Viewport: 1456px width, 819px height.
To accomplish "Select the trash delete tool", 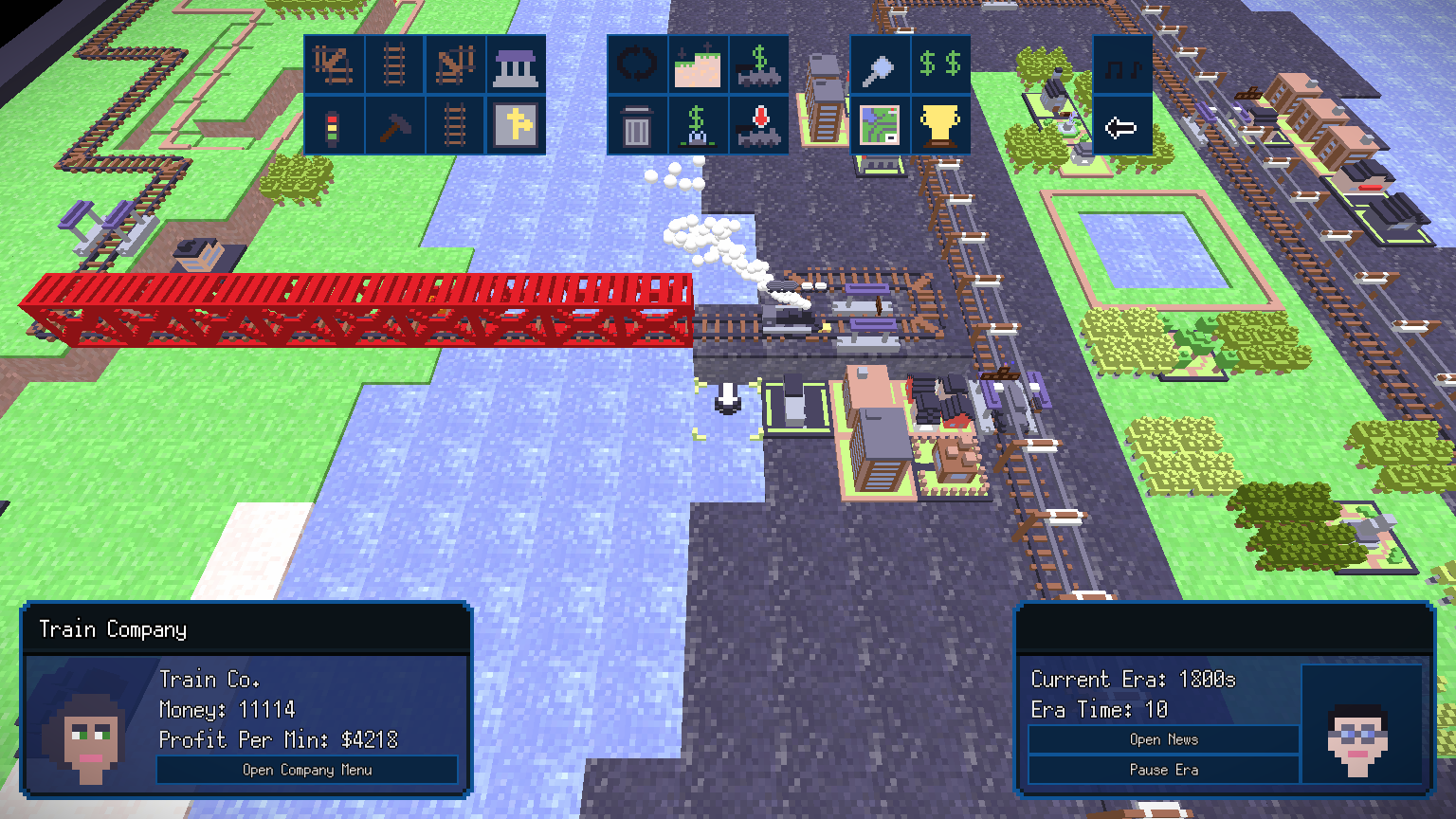I will point(638,126).
